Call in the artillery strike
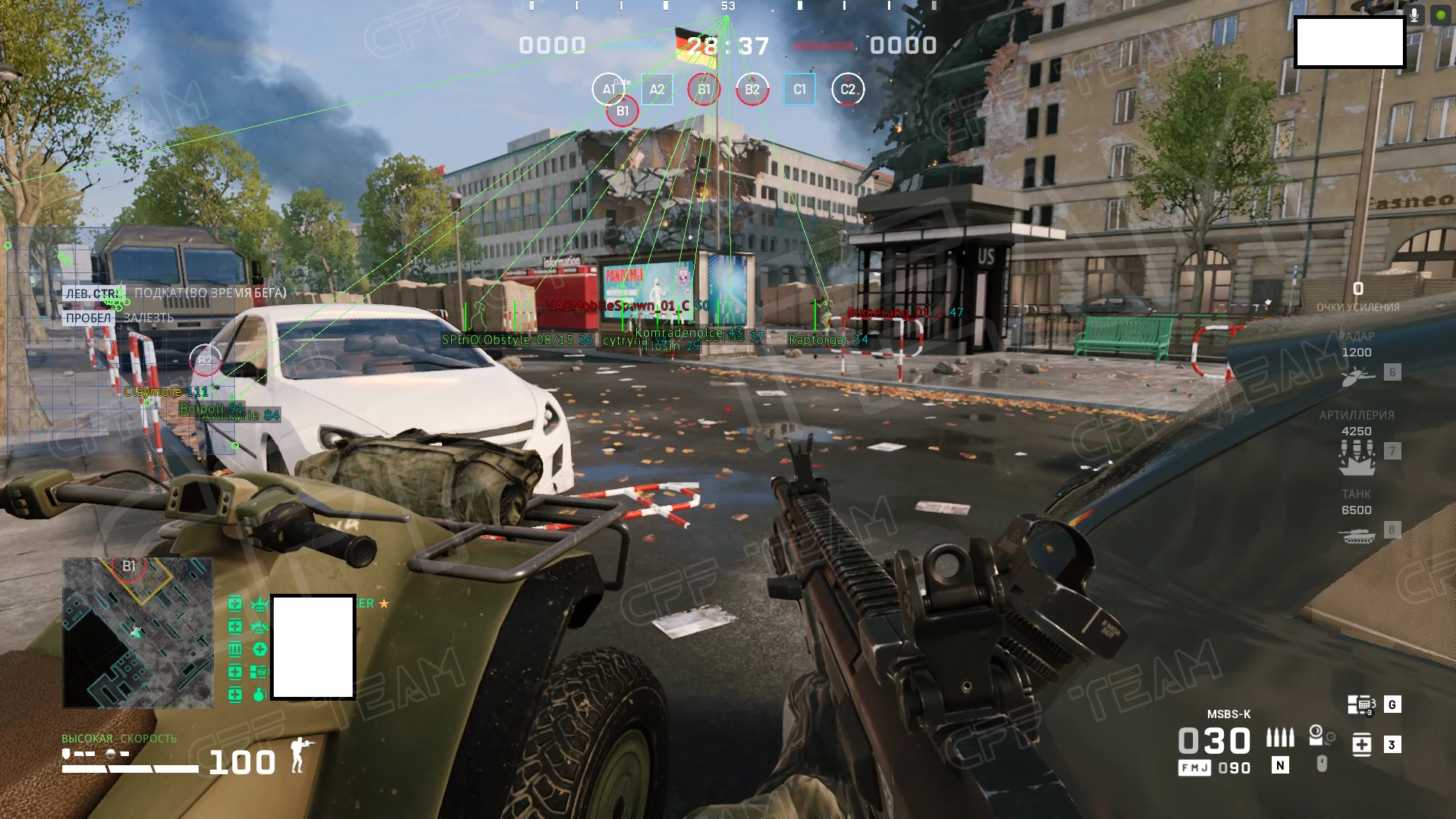Image resolution: width=1456 pixels, height=819 pixels. [1357, 455]
